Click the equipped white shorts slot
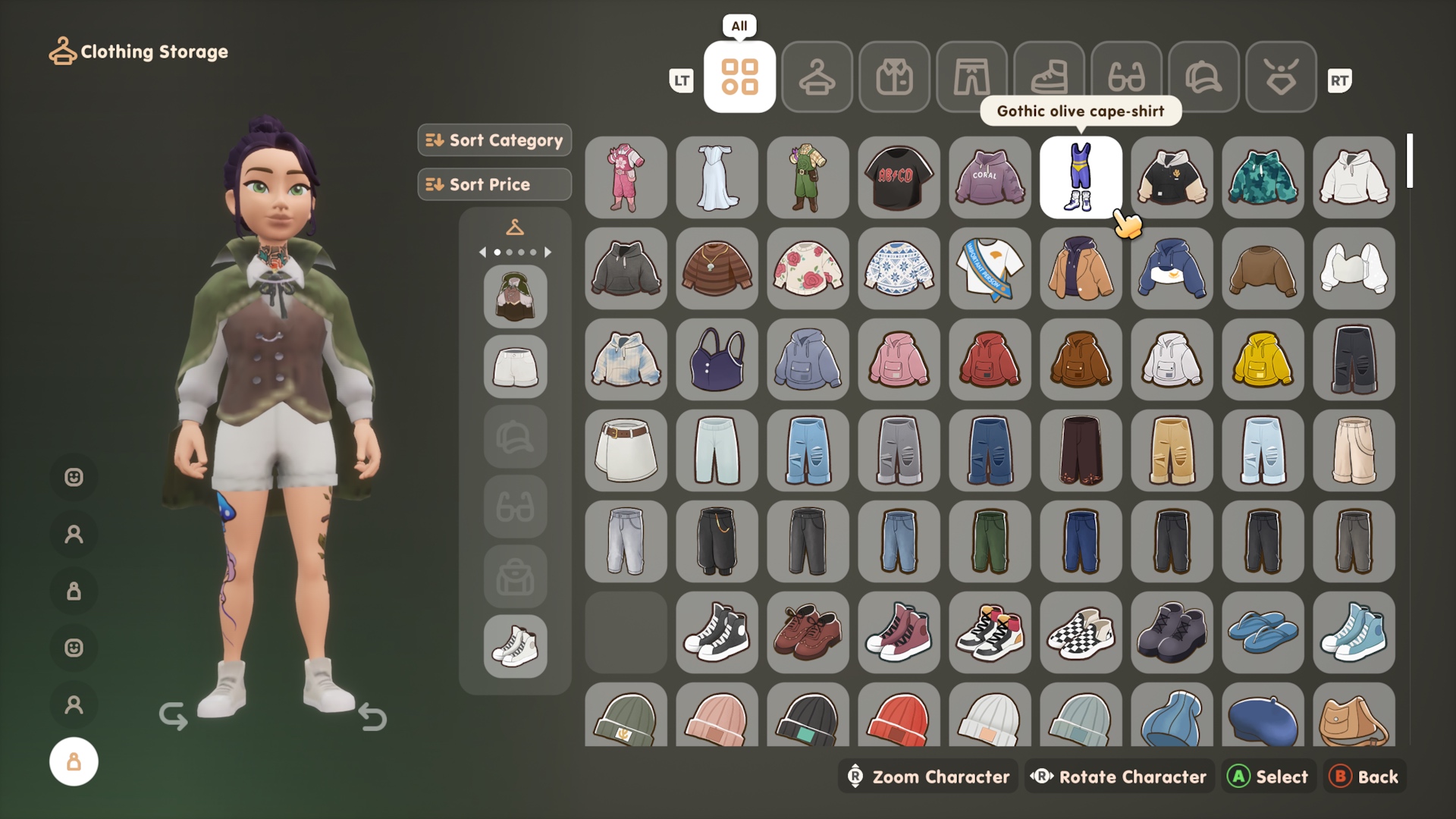This screenshot has height=819, width=1456. [515, 367]
